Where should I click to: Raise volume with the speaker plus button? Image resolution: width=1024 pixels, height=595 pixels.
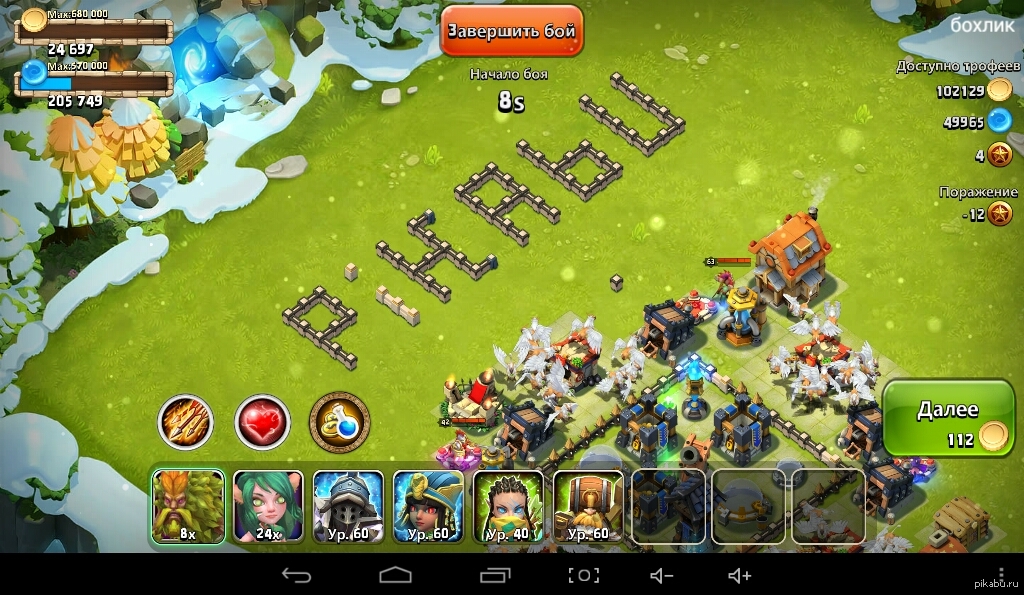point(739,575)
